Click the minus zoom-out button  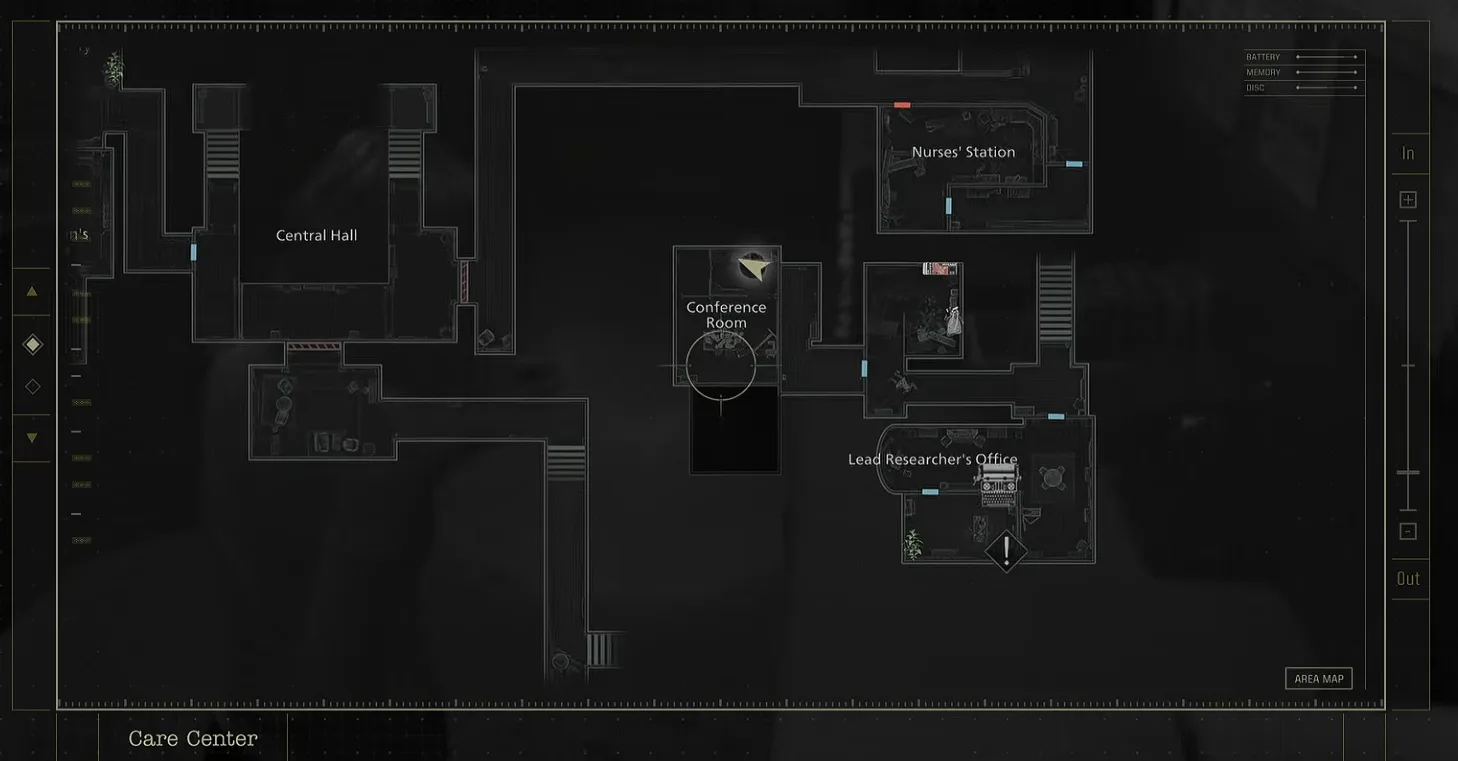(1408, 531)
